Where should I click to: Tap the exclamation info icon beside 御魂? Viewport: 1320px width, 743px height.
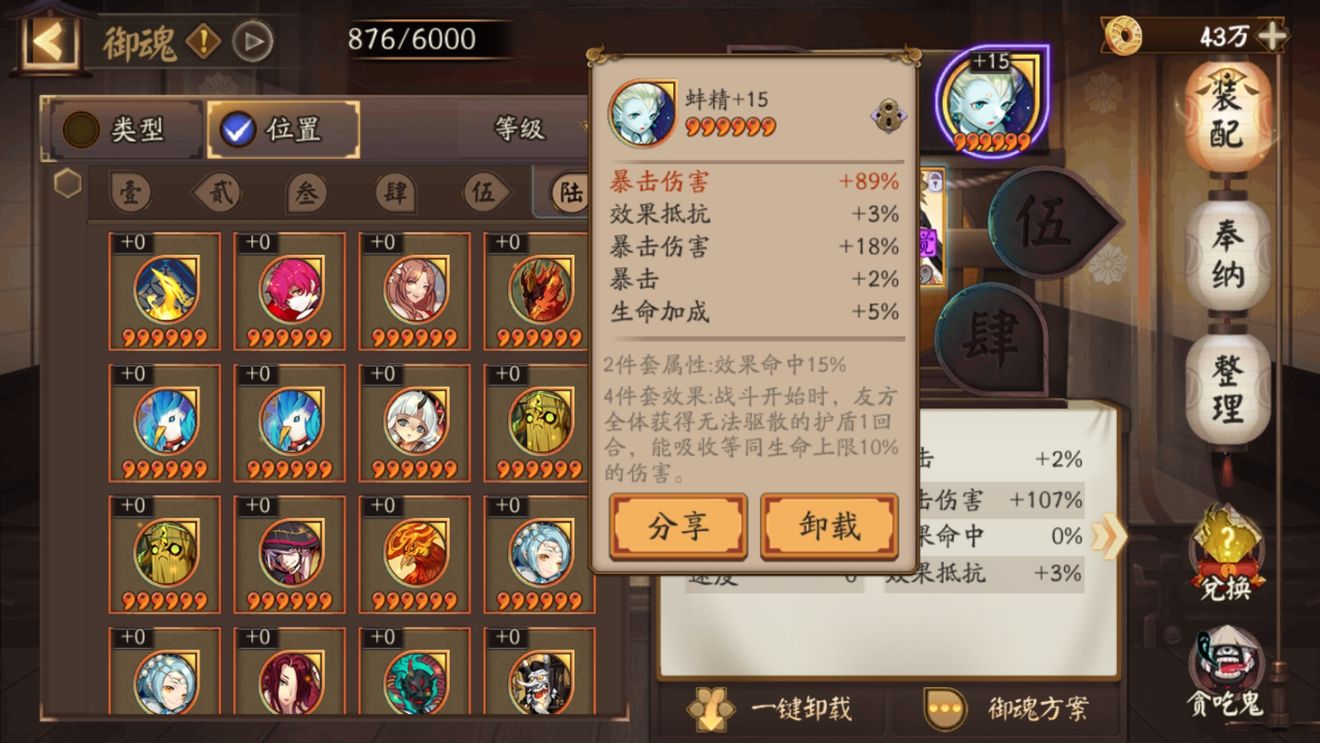coord(204,41)
